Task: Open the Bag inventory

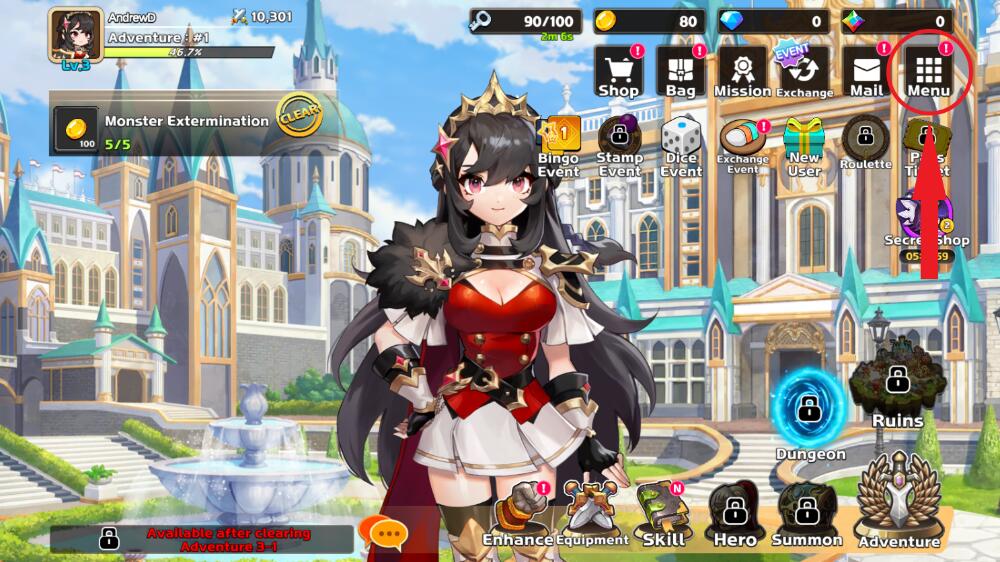Action: coord(680,72)
